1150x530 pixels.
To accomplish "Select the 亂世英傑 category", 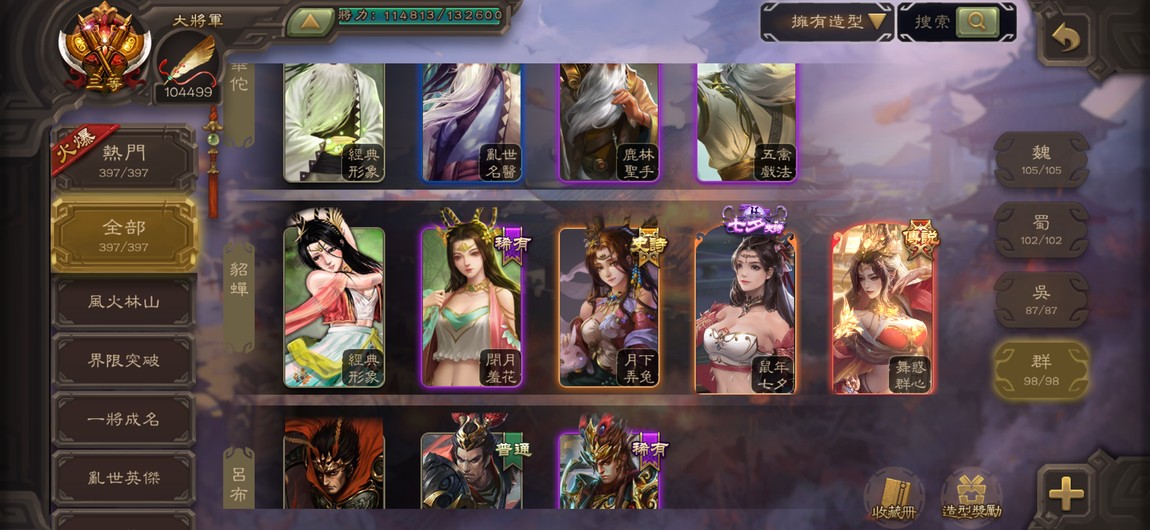I will [125, 478].
